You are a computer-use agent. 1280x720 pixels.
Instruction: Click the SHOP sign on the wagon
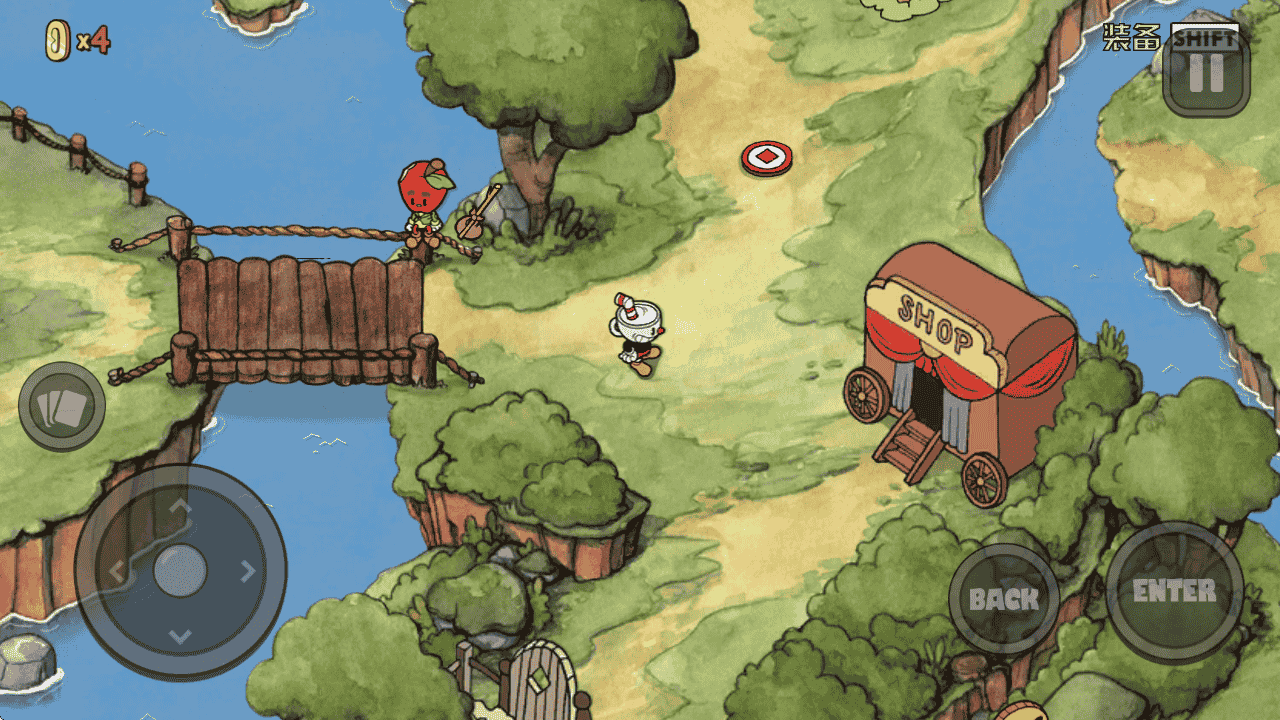tap(936, 323)
